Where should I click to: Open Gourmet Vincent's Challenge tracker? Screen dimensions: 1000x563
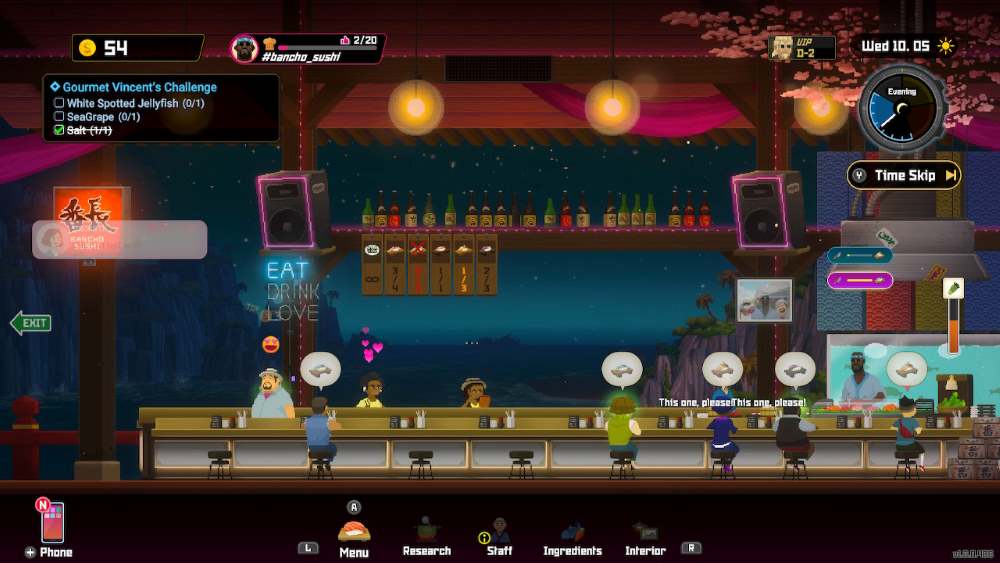pyautogui.click(x=139, y=87)
